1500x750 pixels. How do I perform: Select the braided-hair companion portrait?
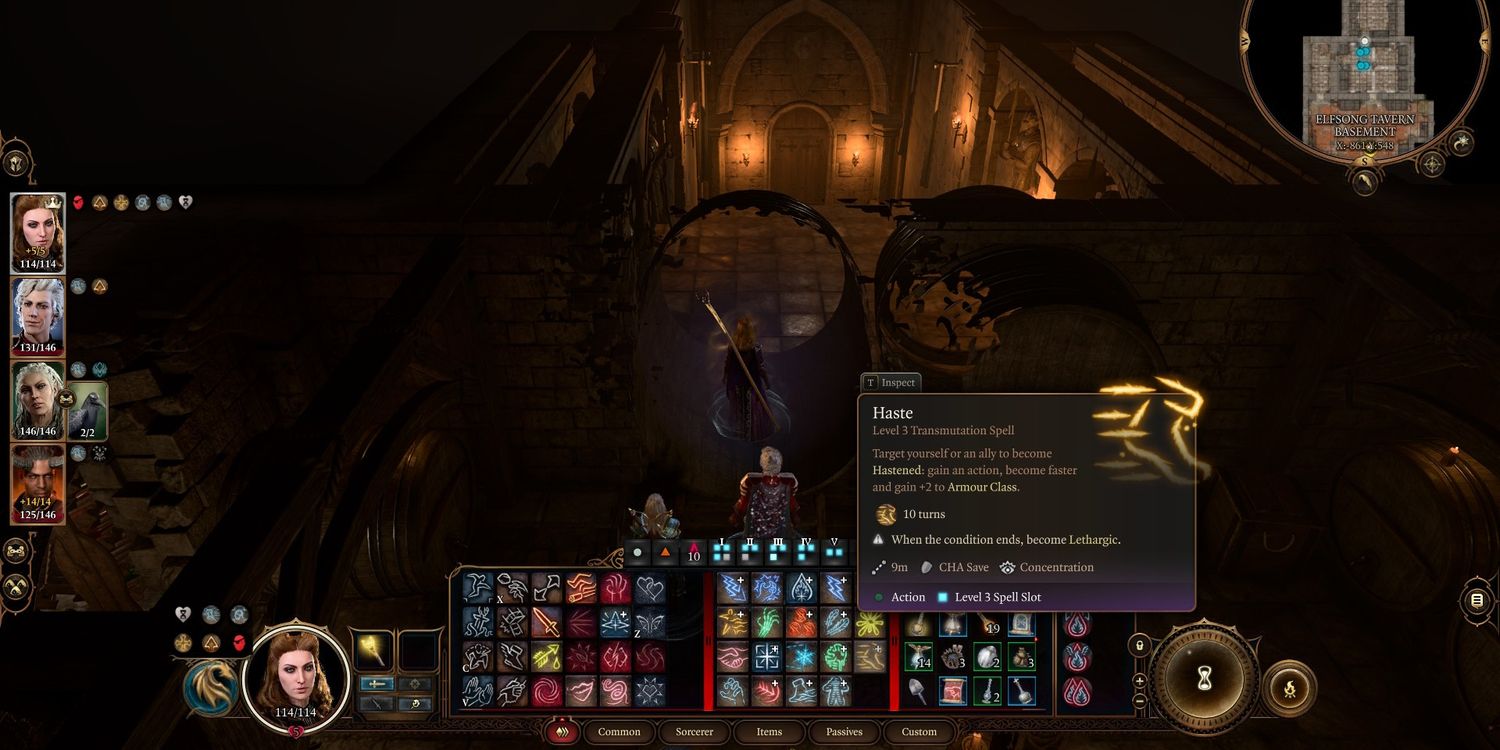tap(38, 400)
